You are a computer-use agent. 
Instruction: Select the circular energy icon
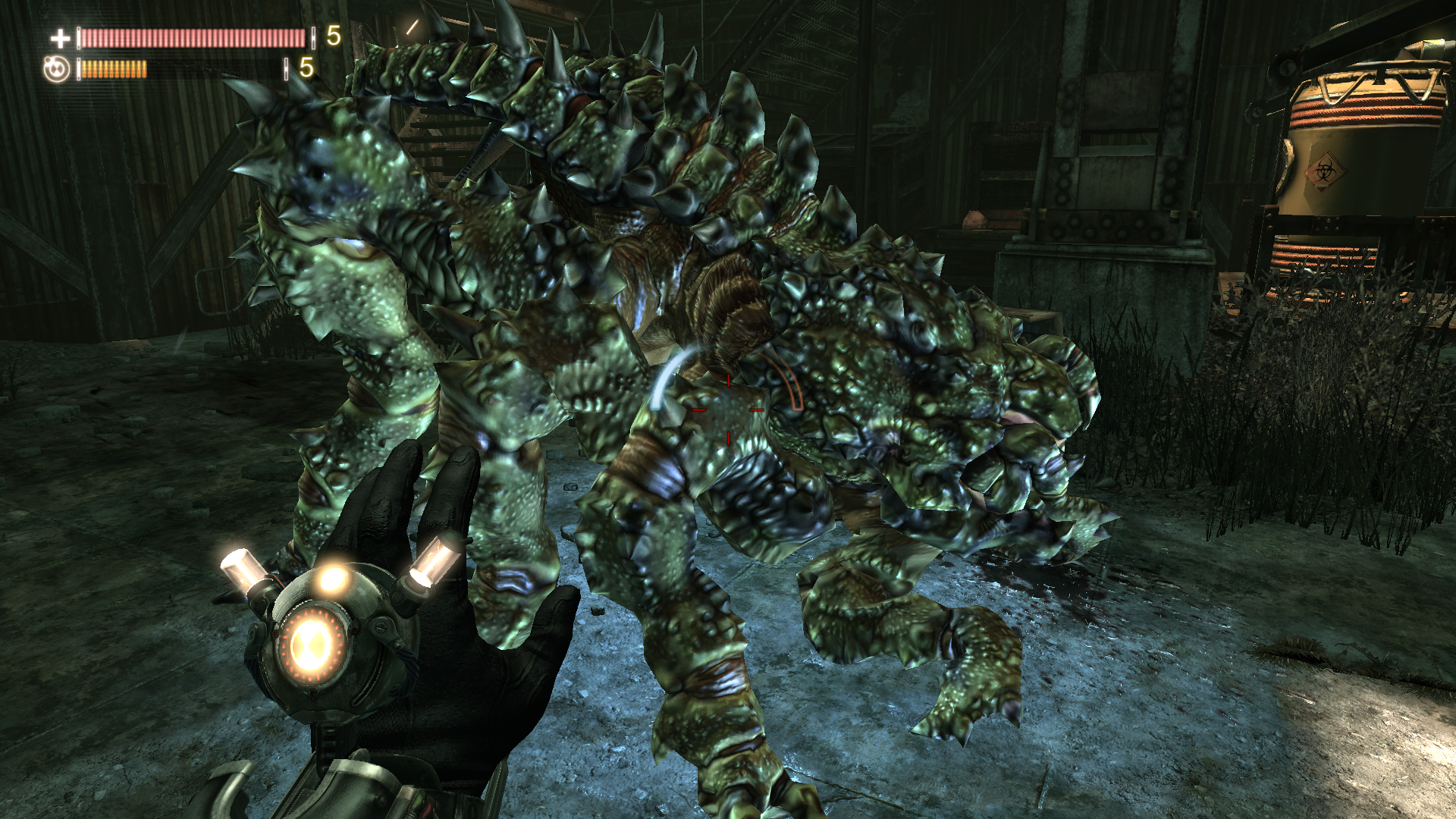[57, 69]
